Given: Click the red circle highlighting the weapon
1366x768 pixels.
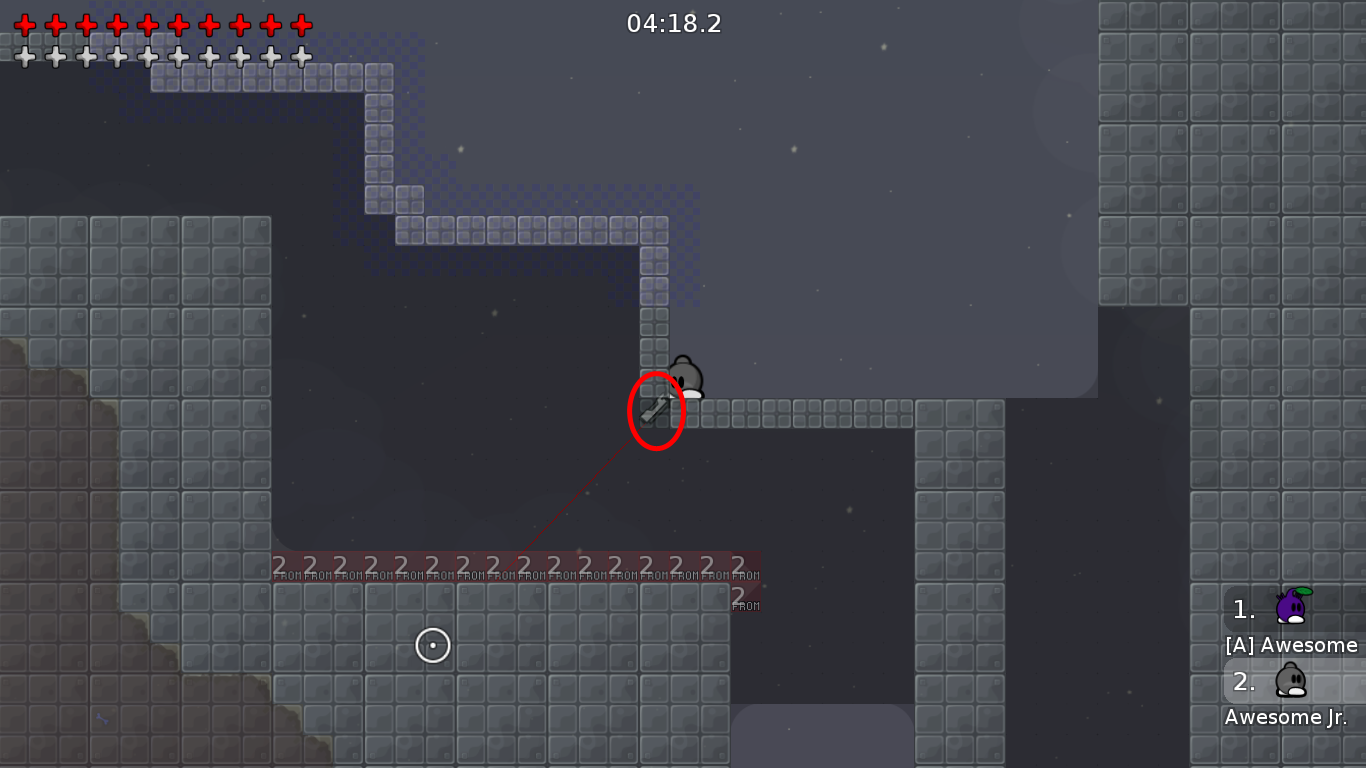Looking at the screenshot, I should (656, 410).
